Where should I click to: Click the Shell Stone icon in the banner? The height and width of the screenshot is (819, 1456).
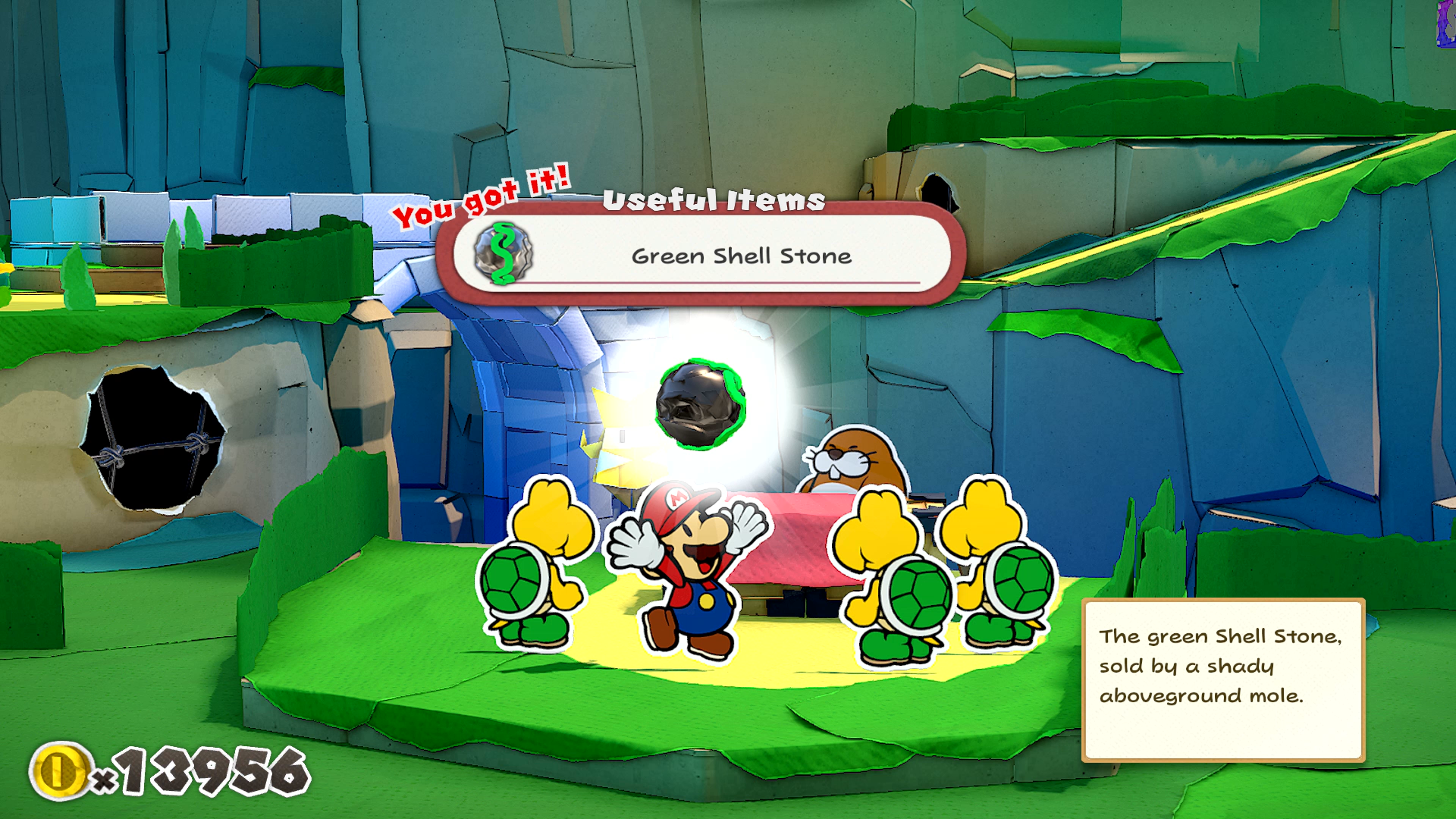[x=503, y=254]
